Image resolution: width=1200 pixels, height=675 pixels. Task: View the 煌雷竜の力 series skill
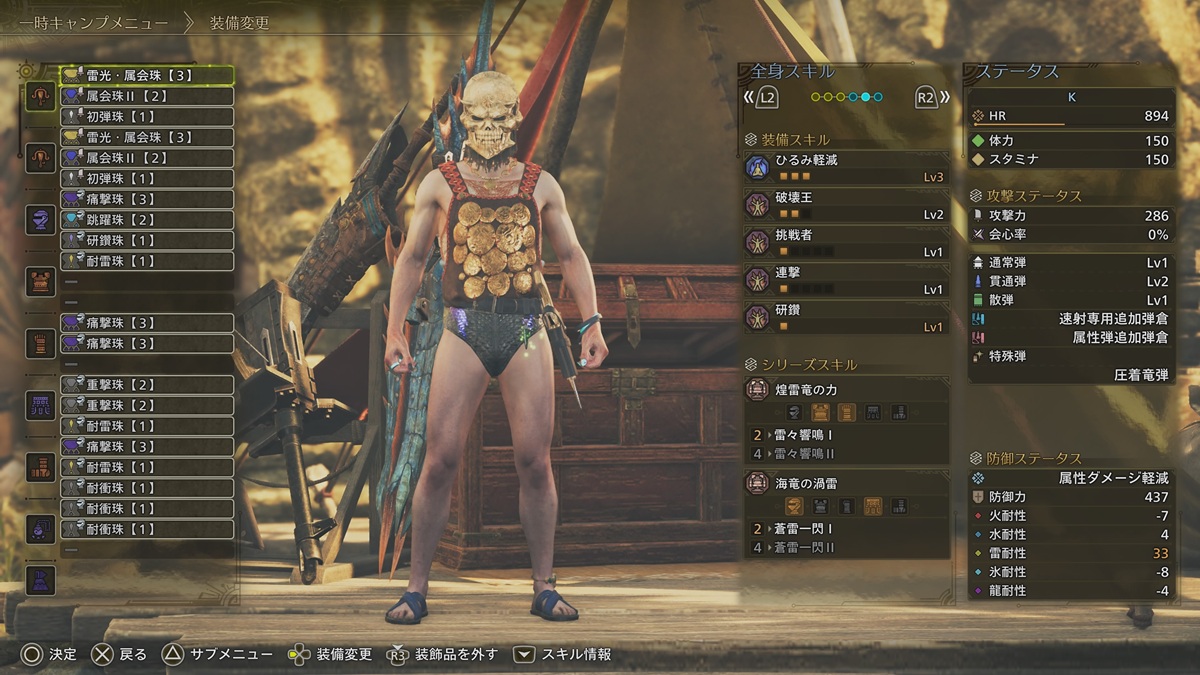[x=846, y=390]
